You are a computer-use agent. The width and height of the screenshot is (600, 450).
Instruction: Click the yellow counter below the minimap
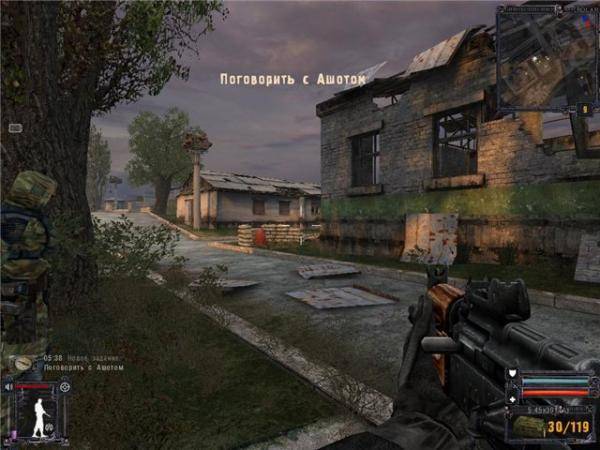click(x=583, y=108)
